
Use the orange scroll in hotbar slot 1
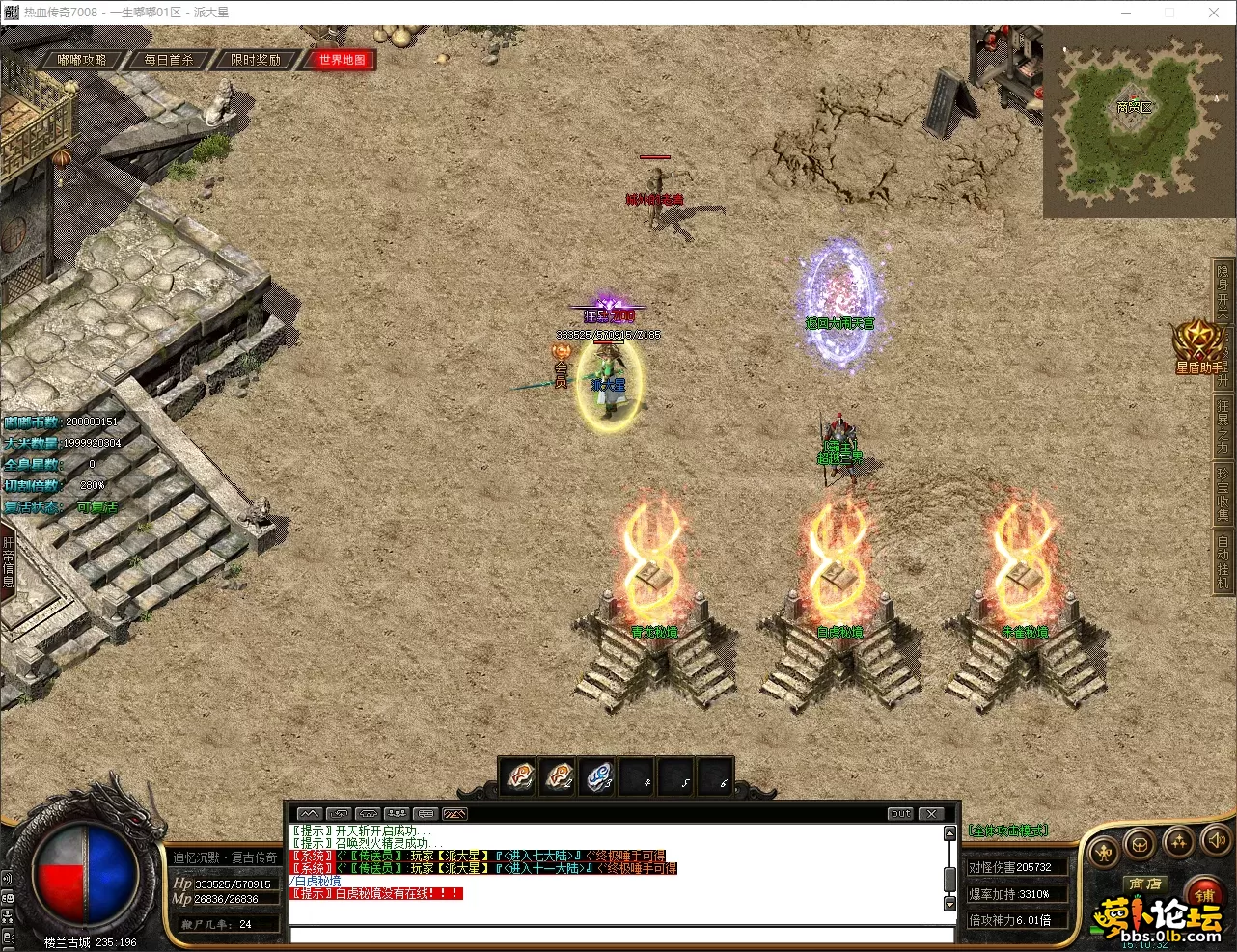tap(519, 775)
